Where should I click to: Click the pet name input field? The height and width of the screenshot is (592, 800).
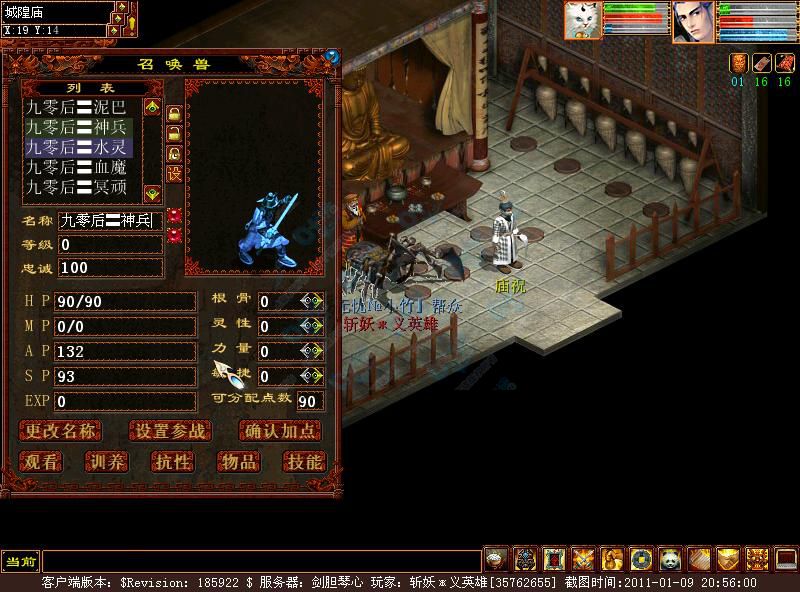click(x=108, y=220)
